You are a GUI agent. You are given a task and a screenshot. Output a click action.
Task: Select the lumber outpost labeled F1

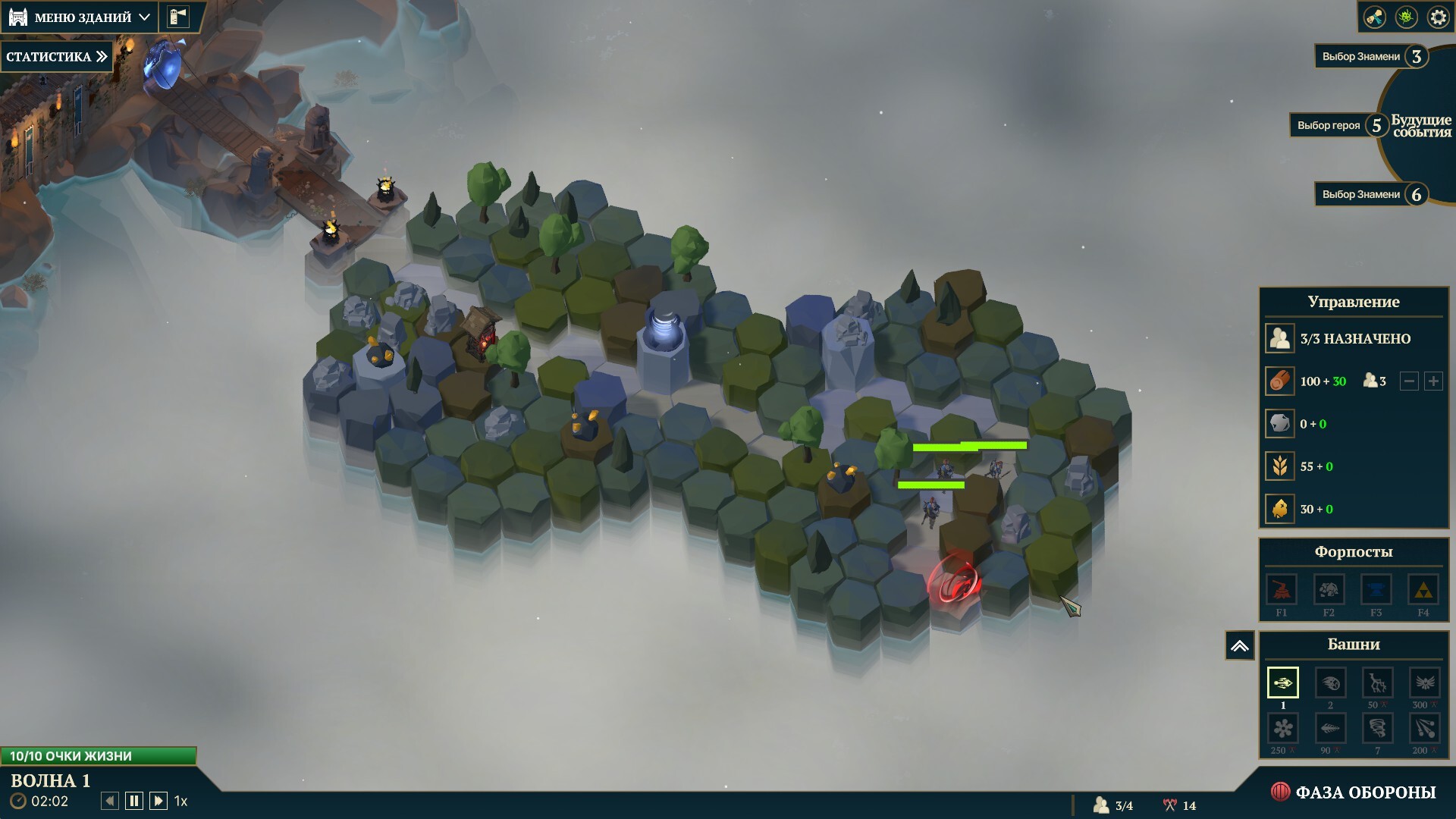click(x=1282, y=591)
